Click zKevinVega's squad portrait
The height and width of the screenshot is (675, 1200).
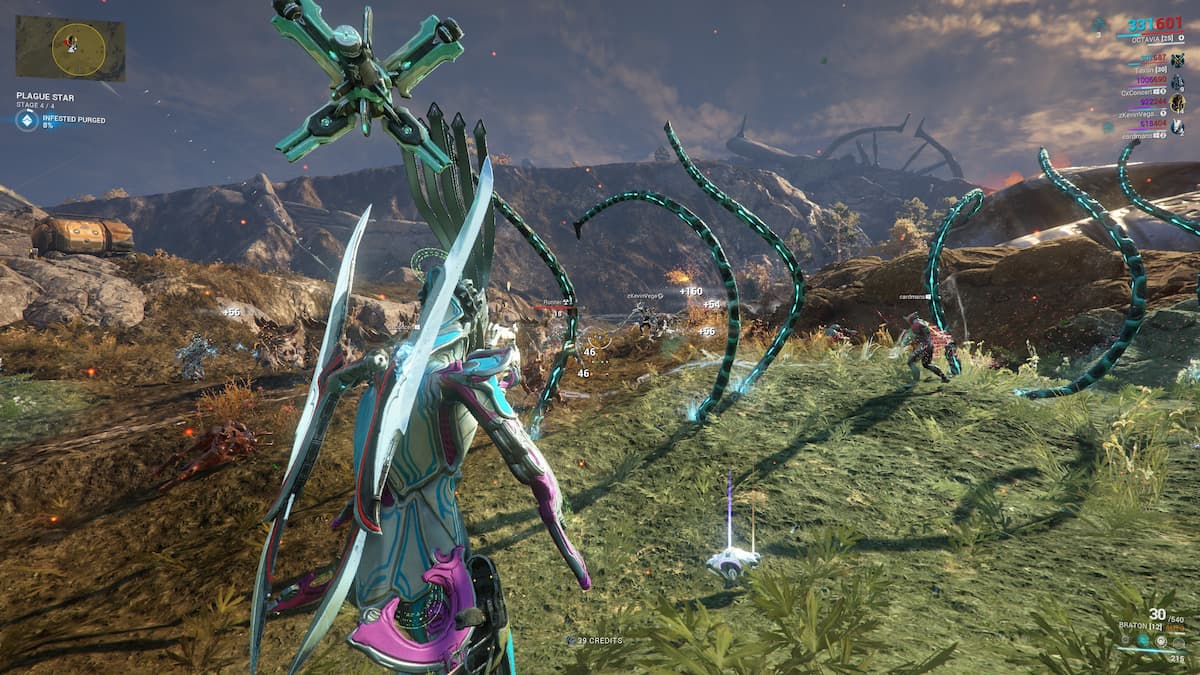1177,104
